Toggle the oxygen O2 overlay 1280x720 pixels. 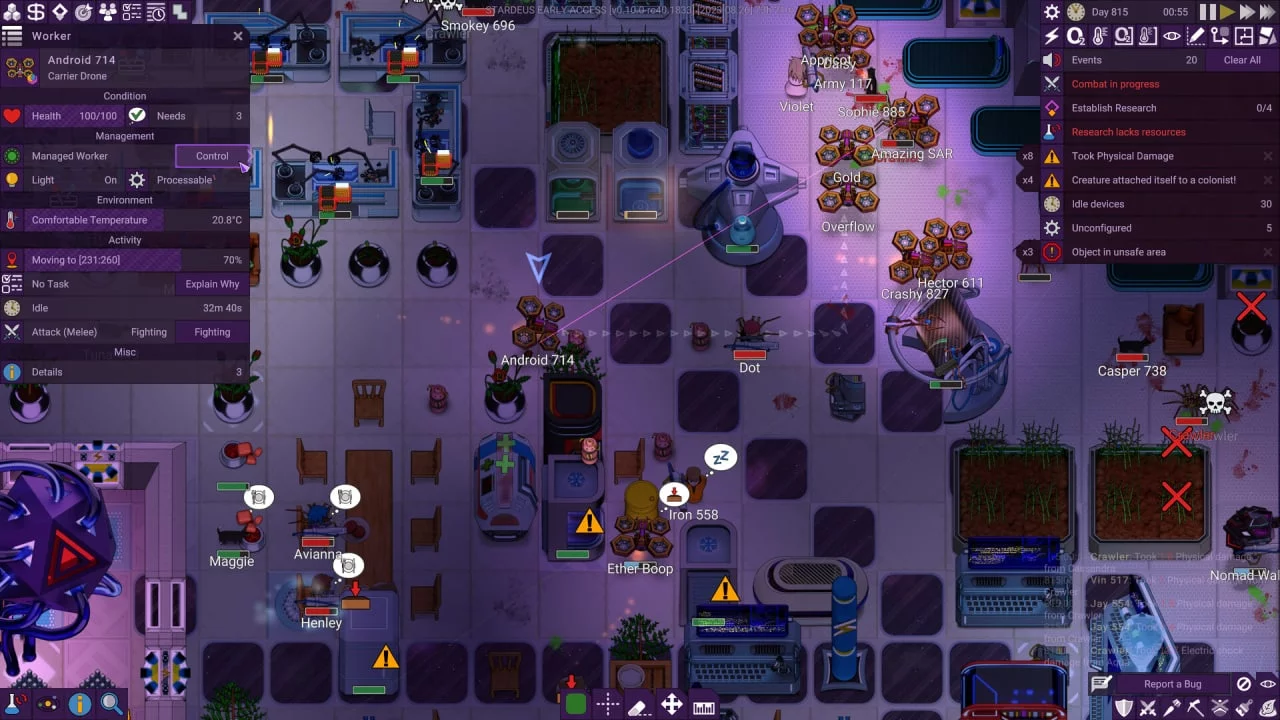point(1075,36)
